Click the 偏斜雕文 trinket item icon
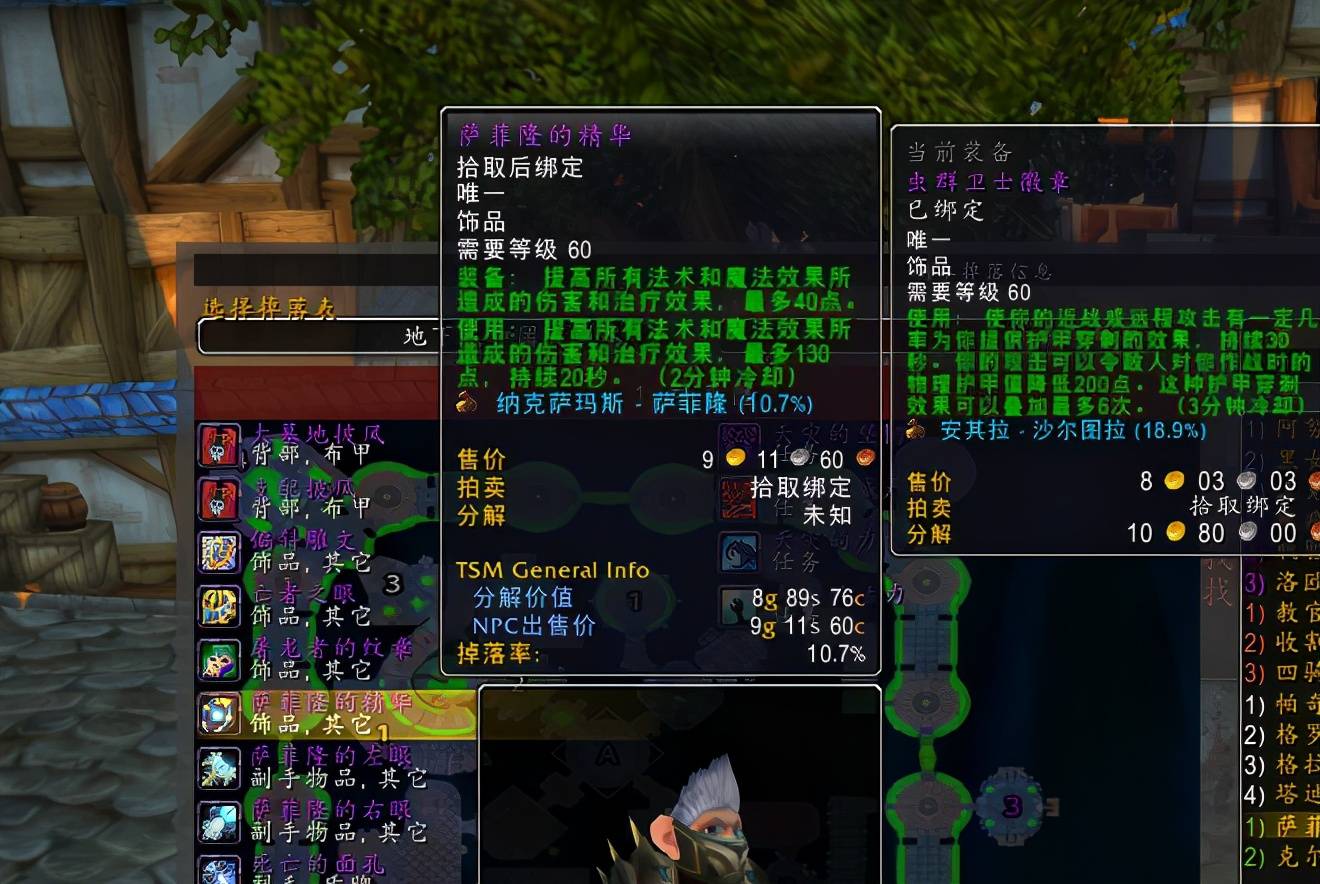This screenshot has width=1320, height=884. click(219, 552)
